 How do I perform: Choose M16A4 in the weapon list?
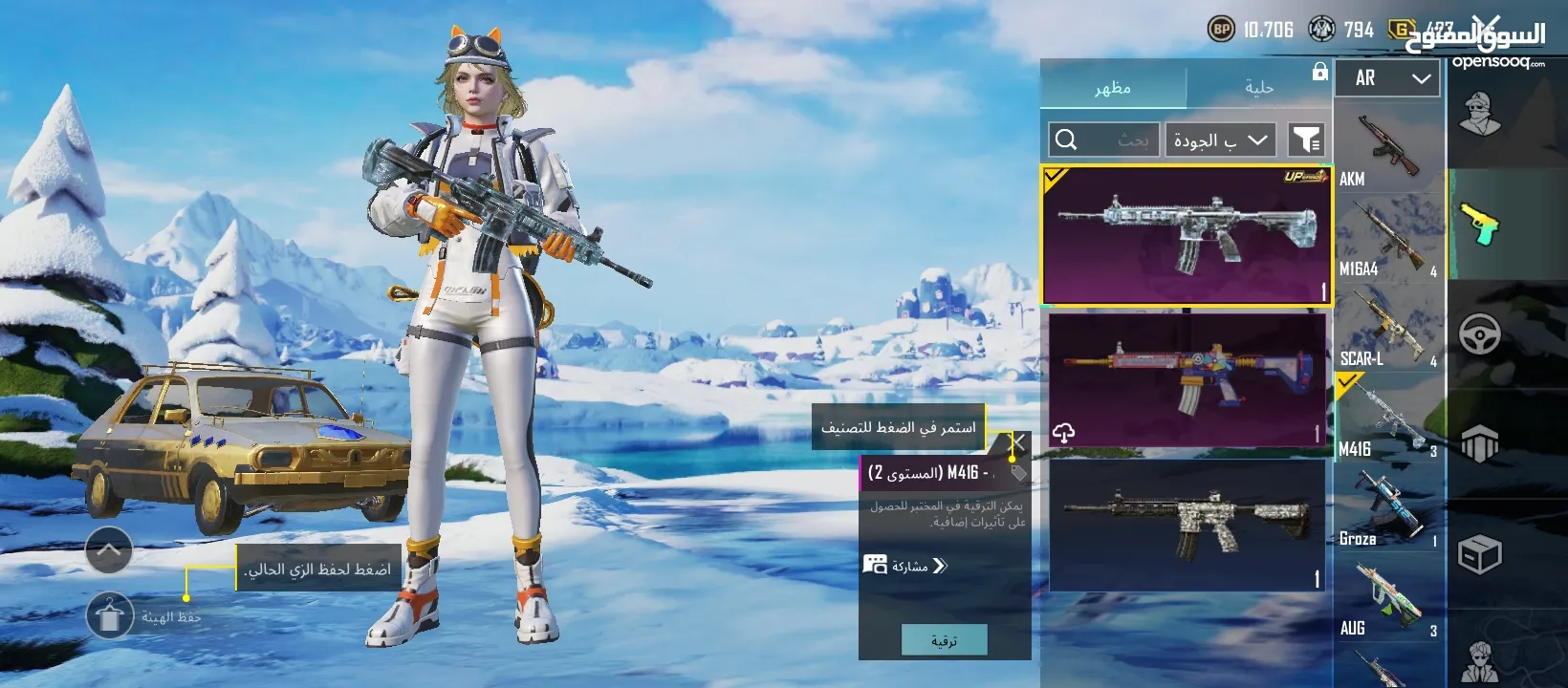1387,239
